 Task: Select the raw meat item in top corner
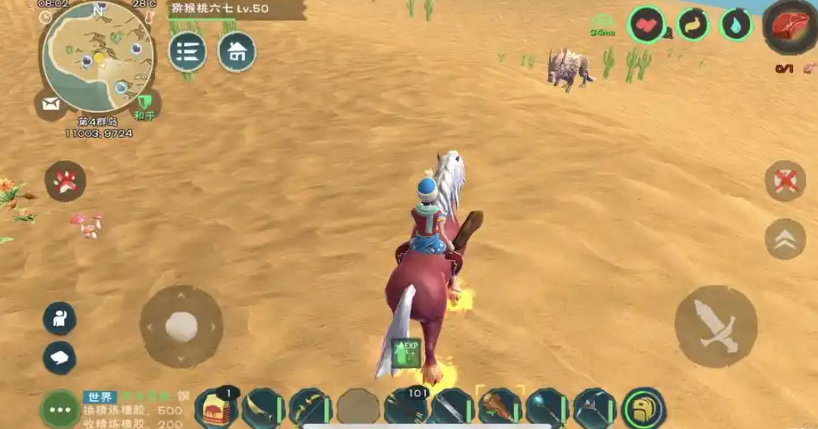(789, 28)
